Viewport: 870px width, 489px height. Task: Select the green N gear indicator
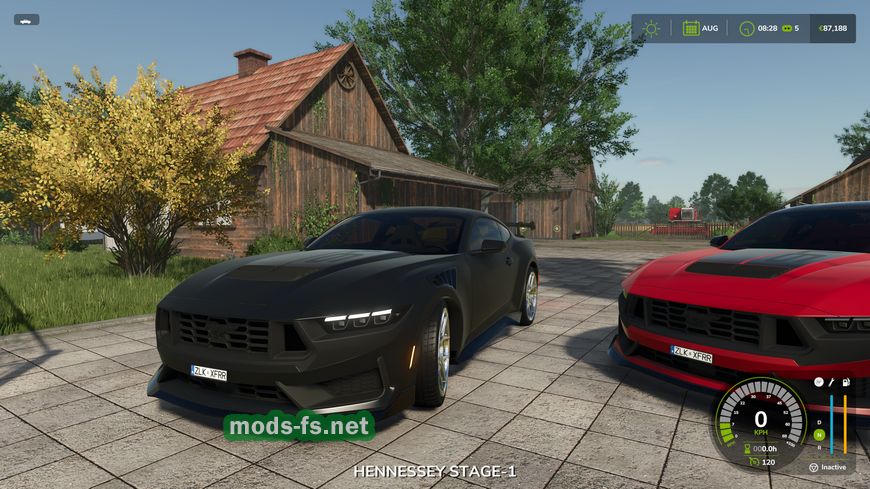[819, 435]
